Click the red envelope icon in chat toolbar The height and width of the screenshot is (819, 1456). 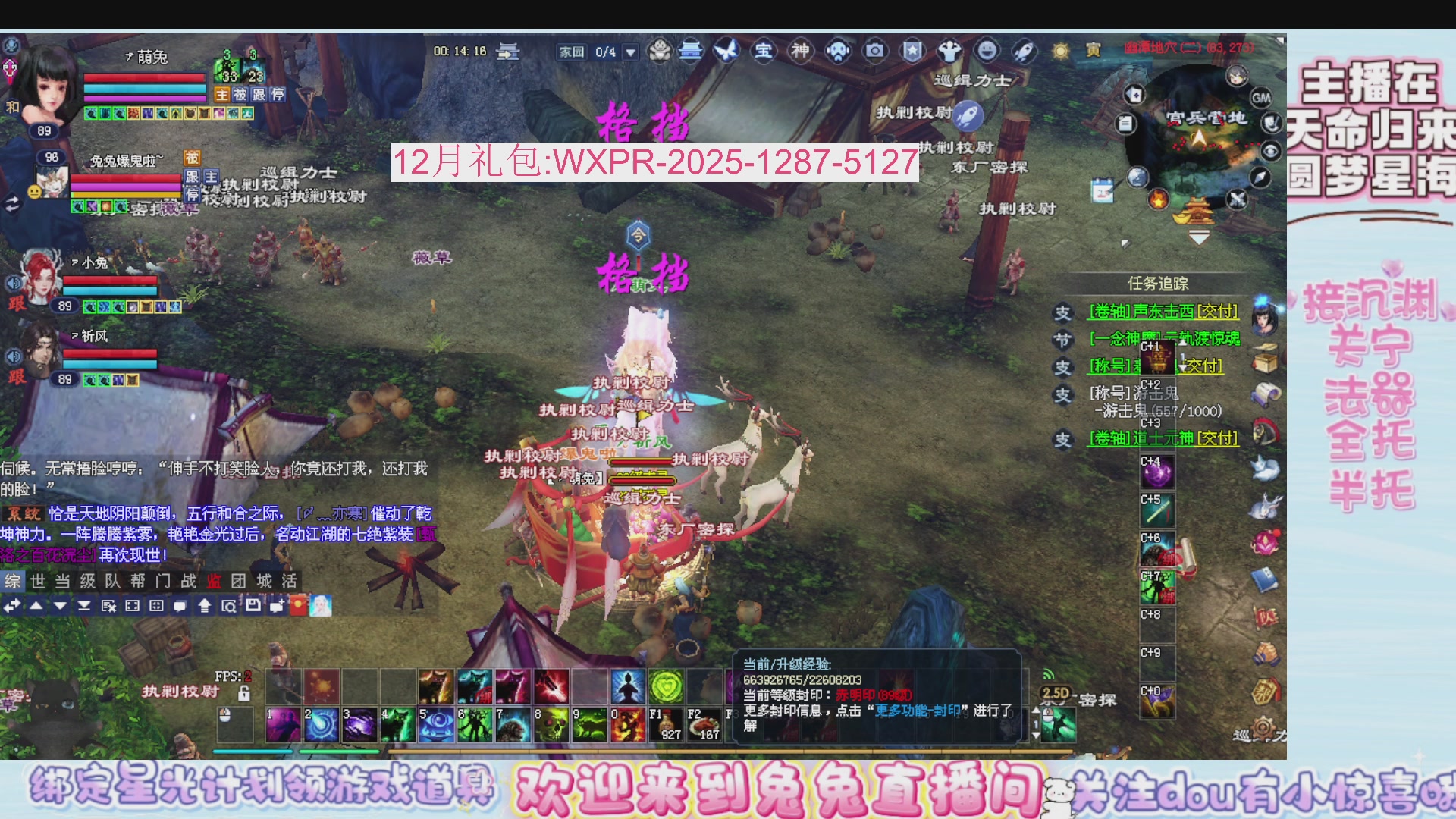coord(298,605)
